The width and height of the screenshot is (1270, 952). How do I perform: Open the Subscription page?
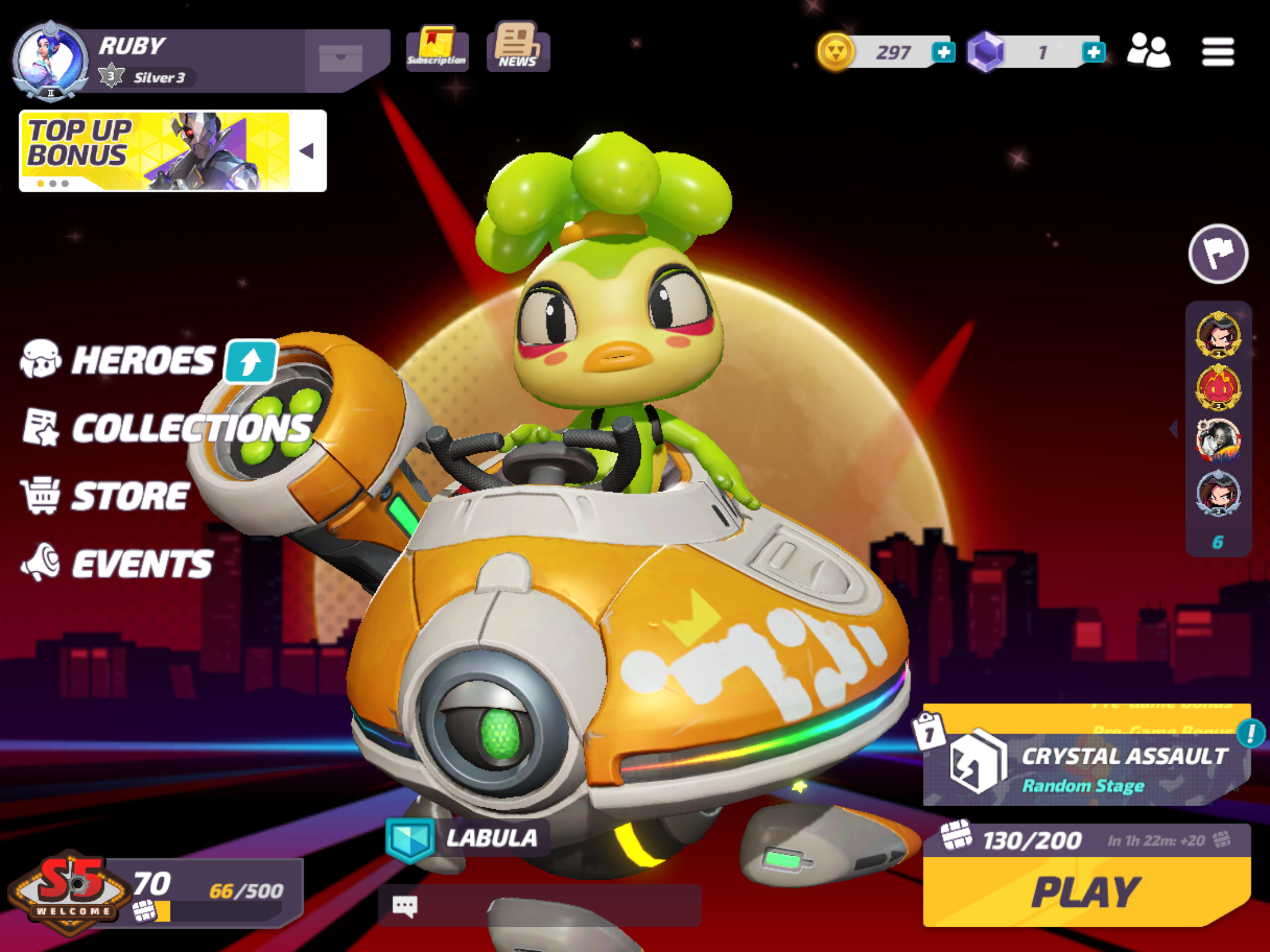[437, 48]
